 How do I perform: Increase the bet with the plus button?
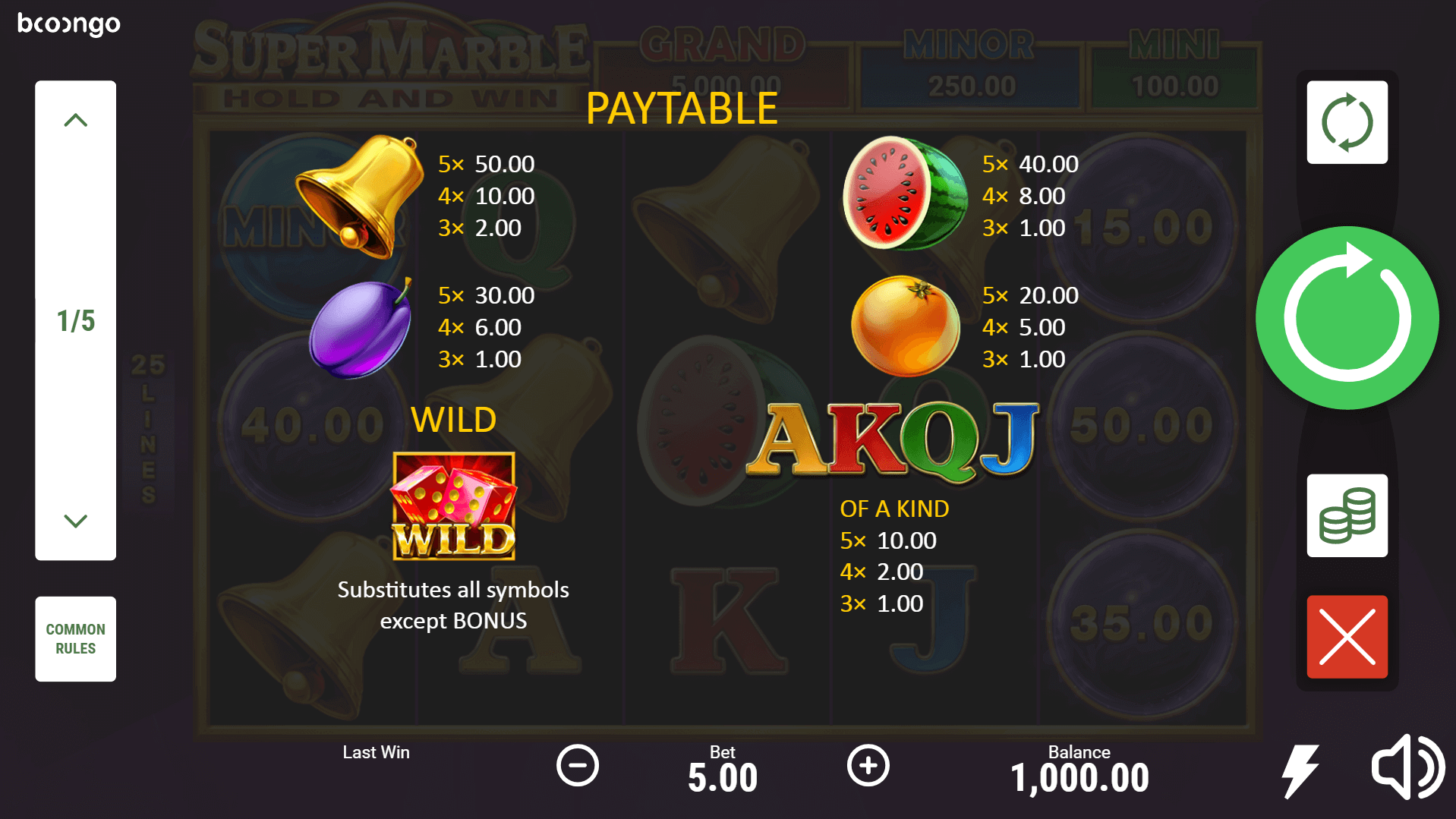[868, 765]
